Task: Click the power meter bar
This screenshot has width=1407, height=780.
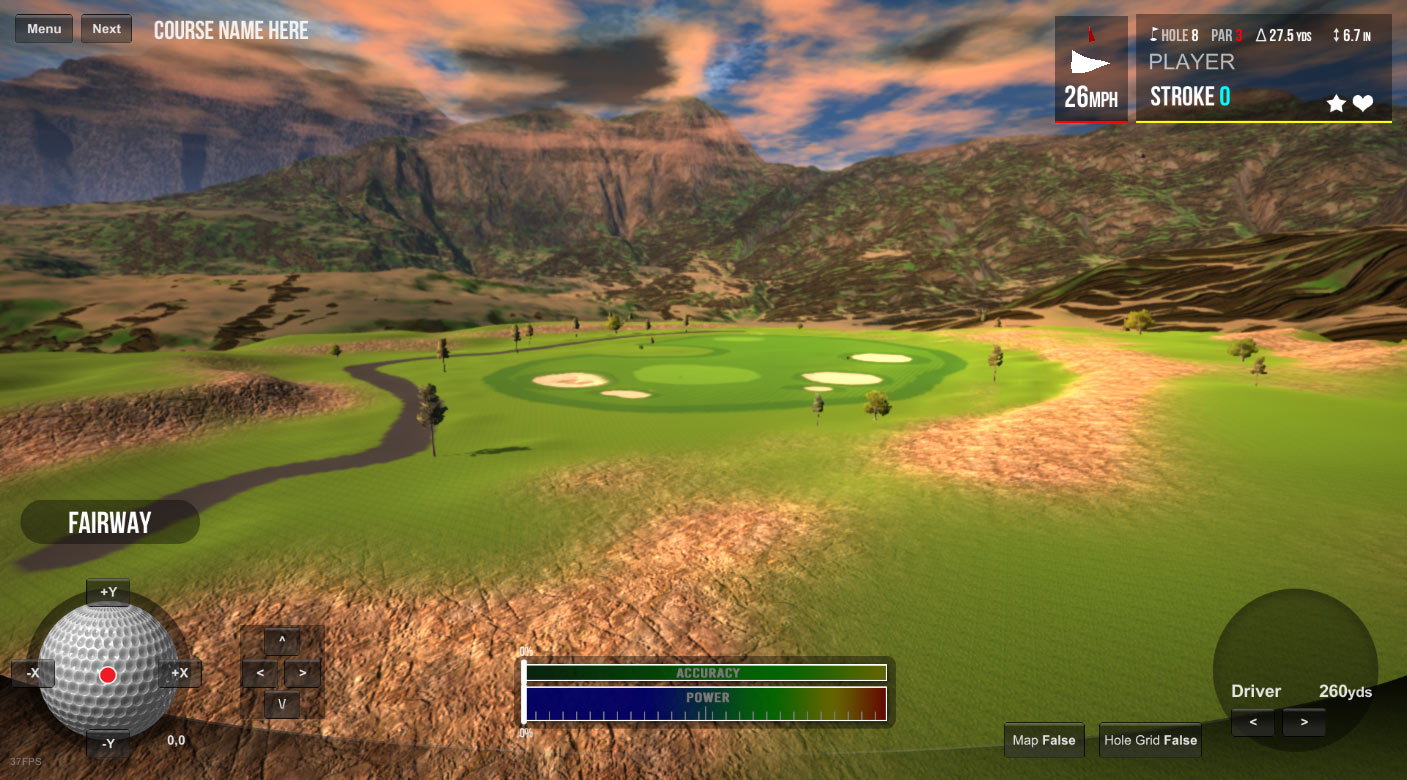Action: (x=706, y=704)
